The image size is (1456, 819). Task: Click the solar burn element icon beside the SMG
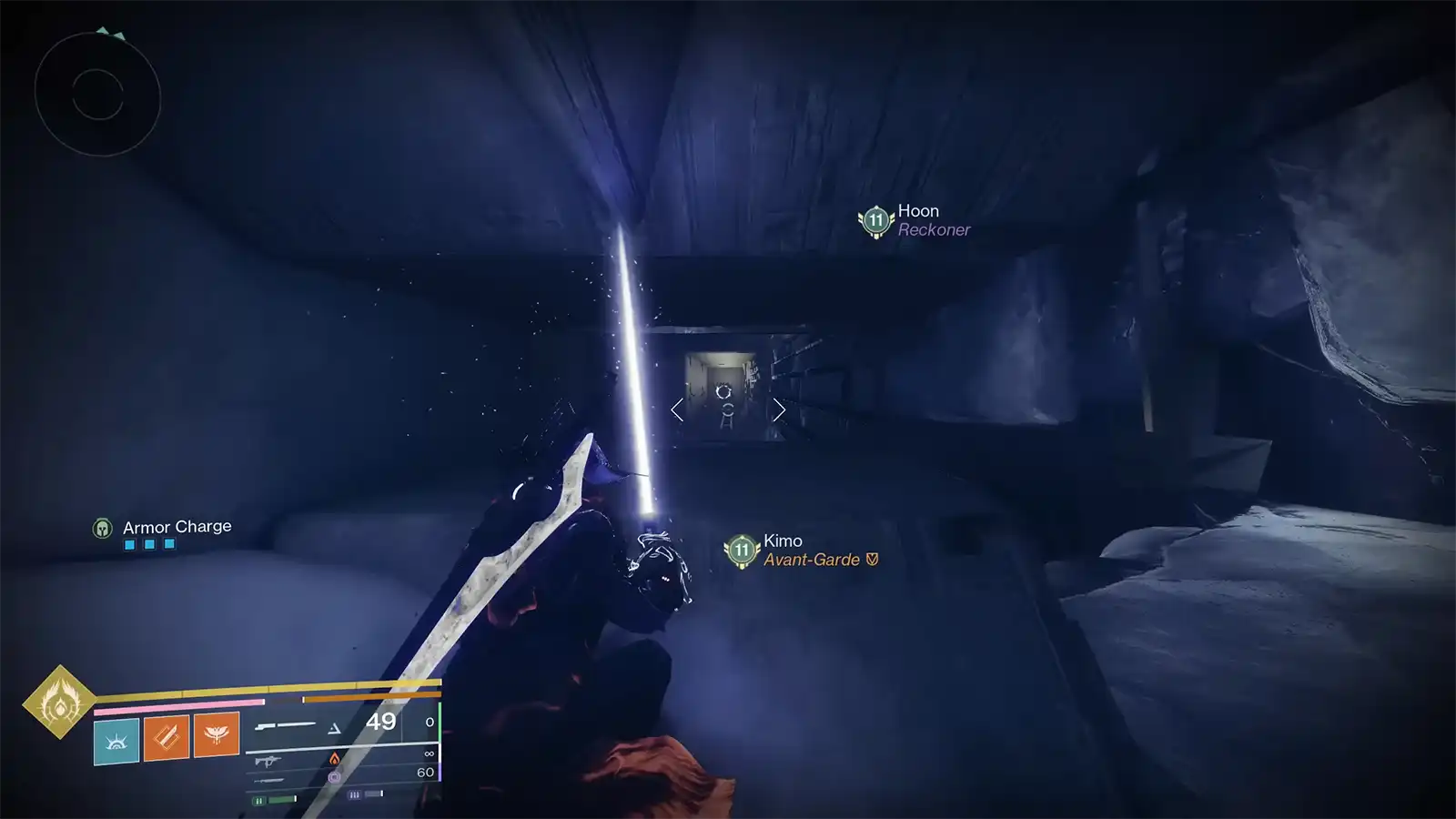(334, 760)
